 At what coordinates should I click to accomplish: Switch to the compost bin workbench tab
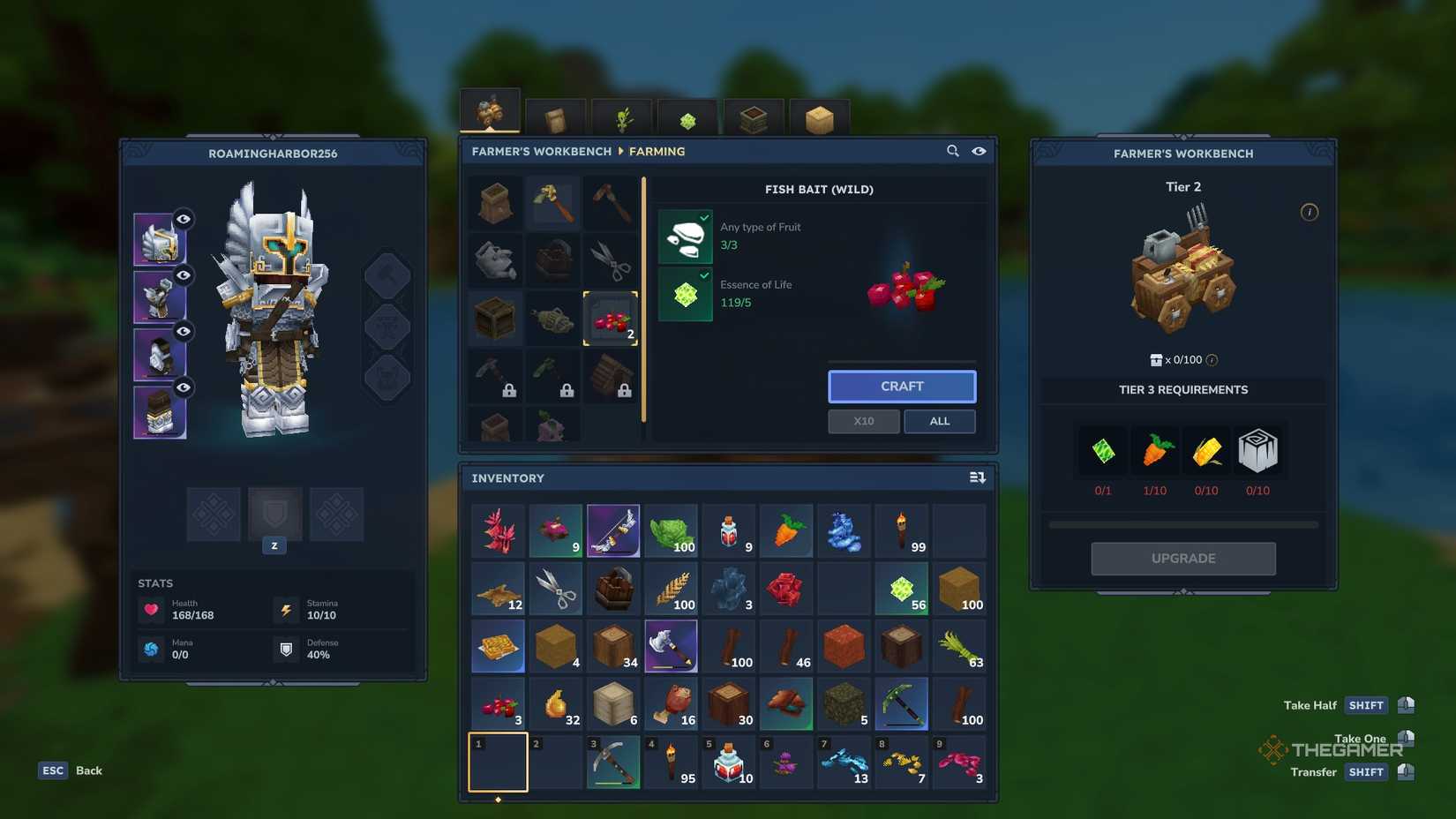click(x=754, y=117)
